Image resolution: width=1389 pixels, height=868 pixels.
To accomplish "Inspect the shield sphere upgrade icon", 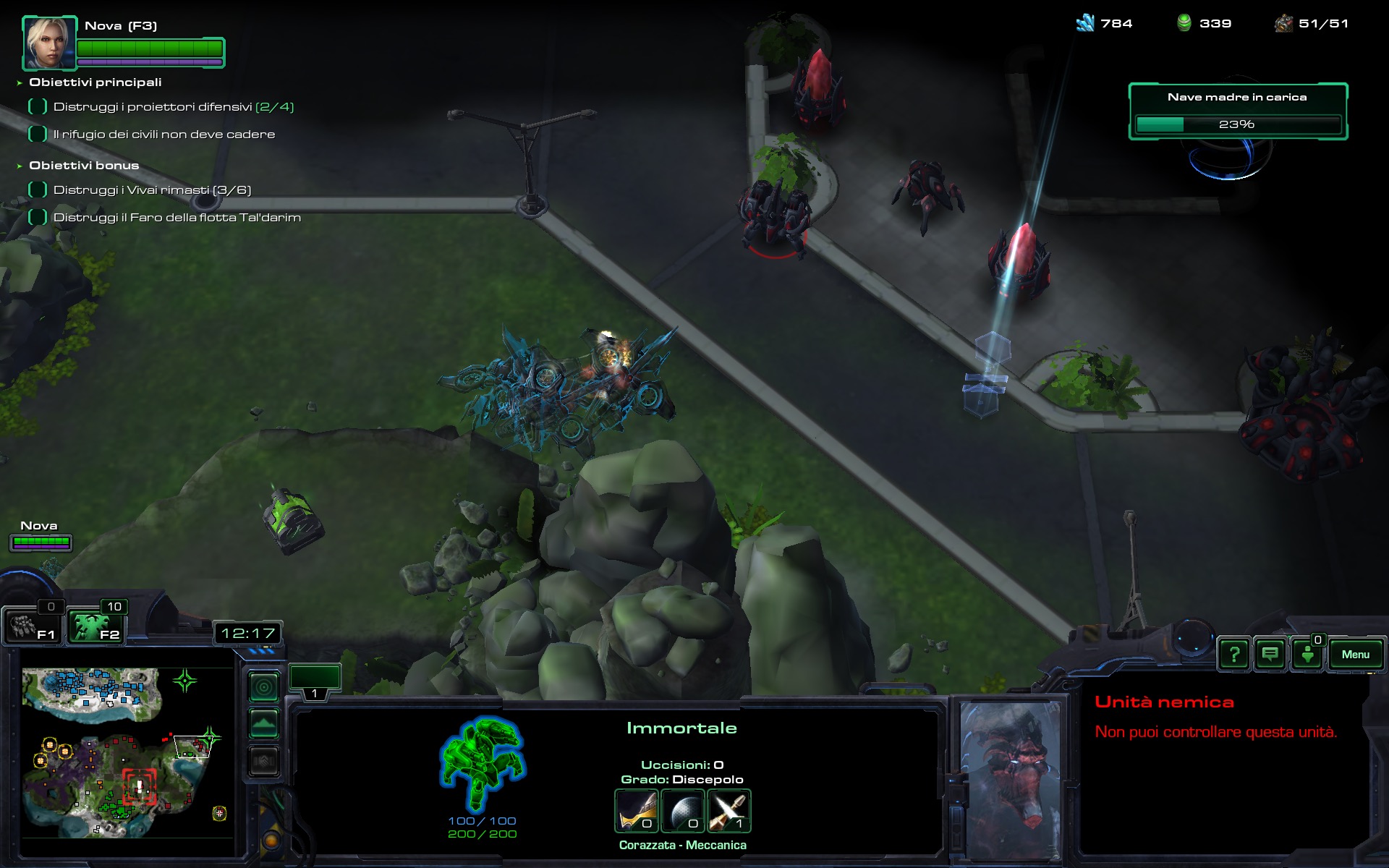I will [682, 811].
